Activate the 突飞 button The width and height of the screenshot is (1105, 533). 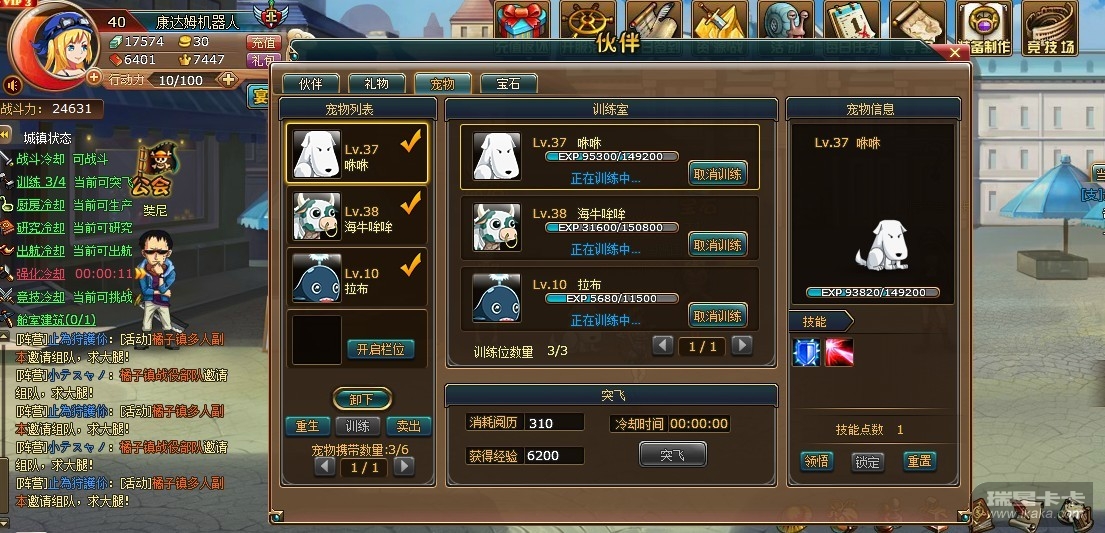(672, 455)
